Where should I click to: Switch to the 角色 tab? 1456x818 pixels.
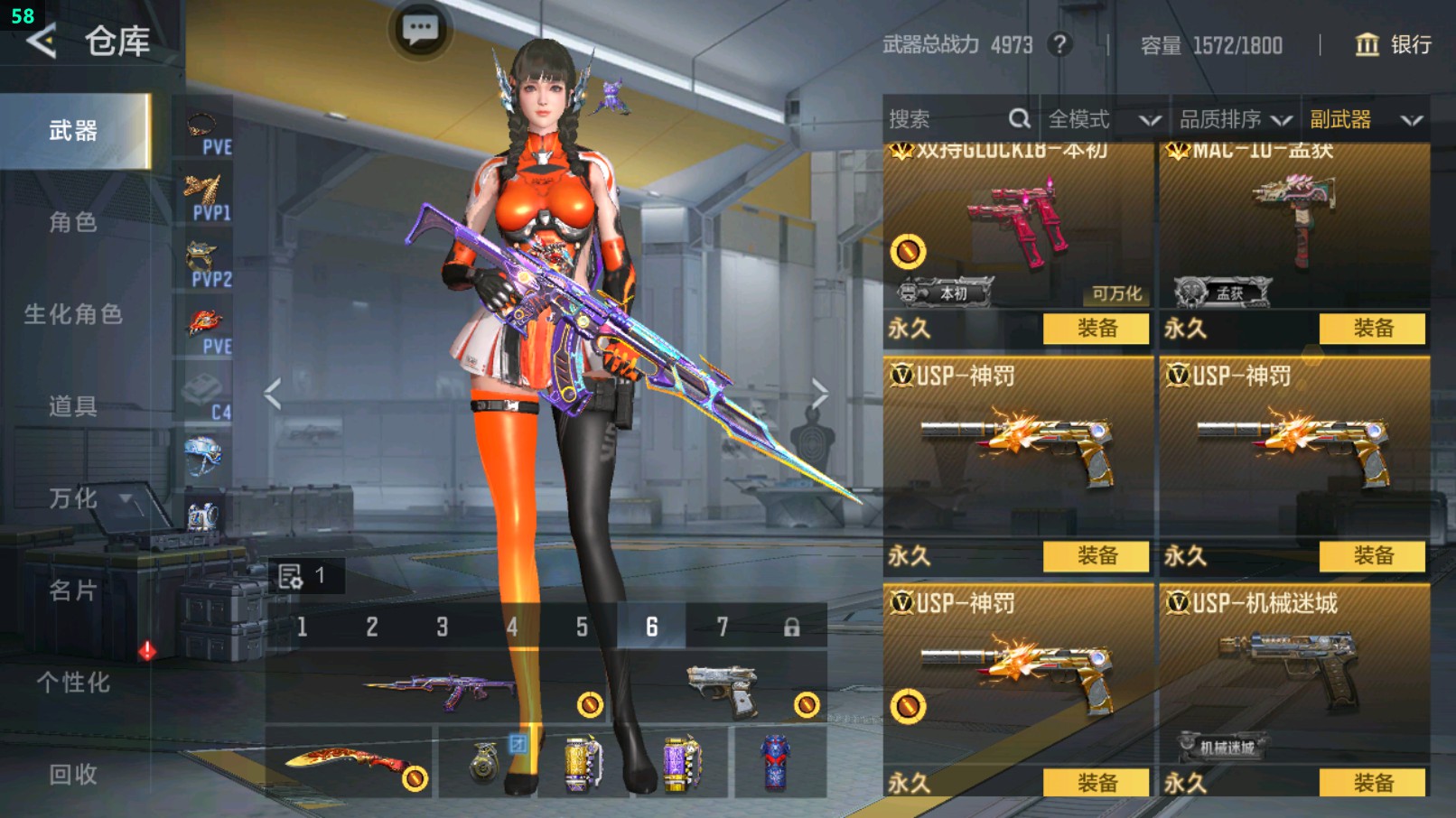coord(73,222)
